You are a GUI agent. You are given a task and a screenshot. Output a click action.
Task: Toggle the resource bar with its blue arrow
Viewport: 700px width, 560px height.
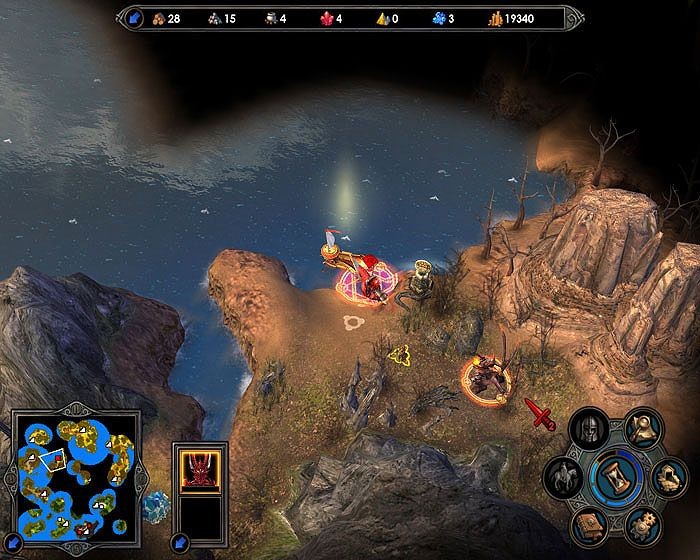pos(134,17)
